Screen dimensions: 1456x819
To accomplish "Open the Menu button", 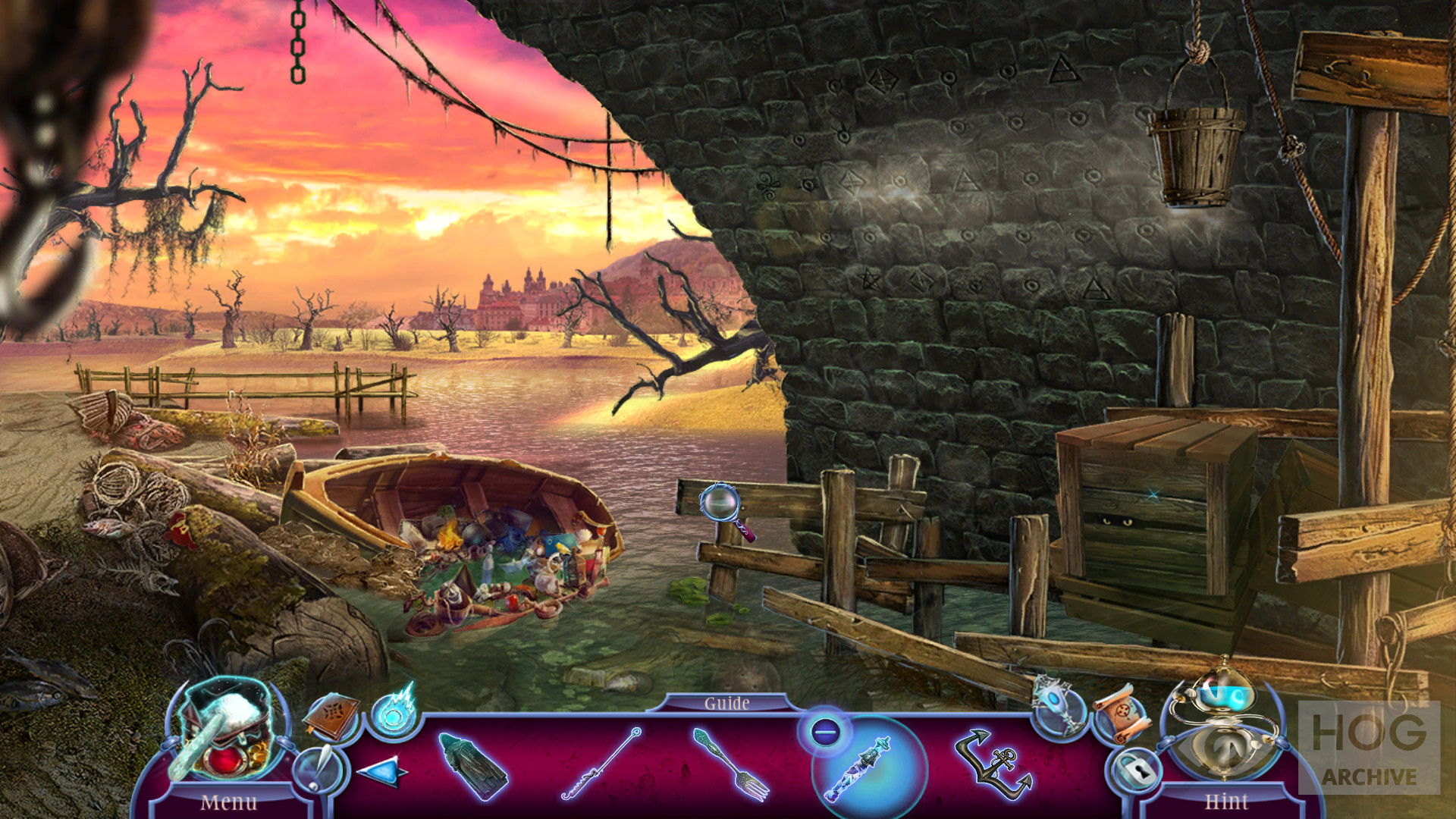I will (228, 801).
